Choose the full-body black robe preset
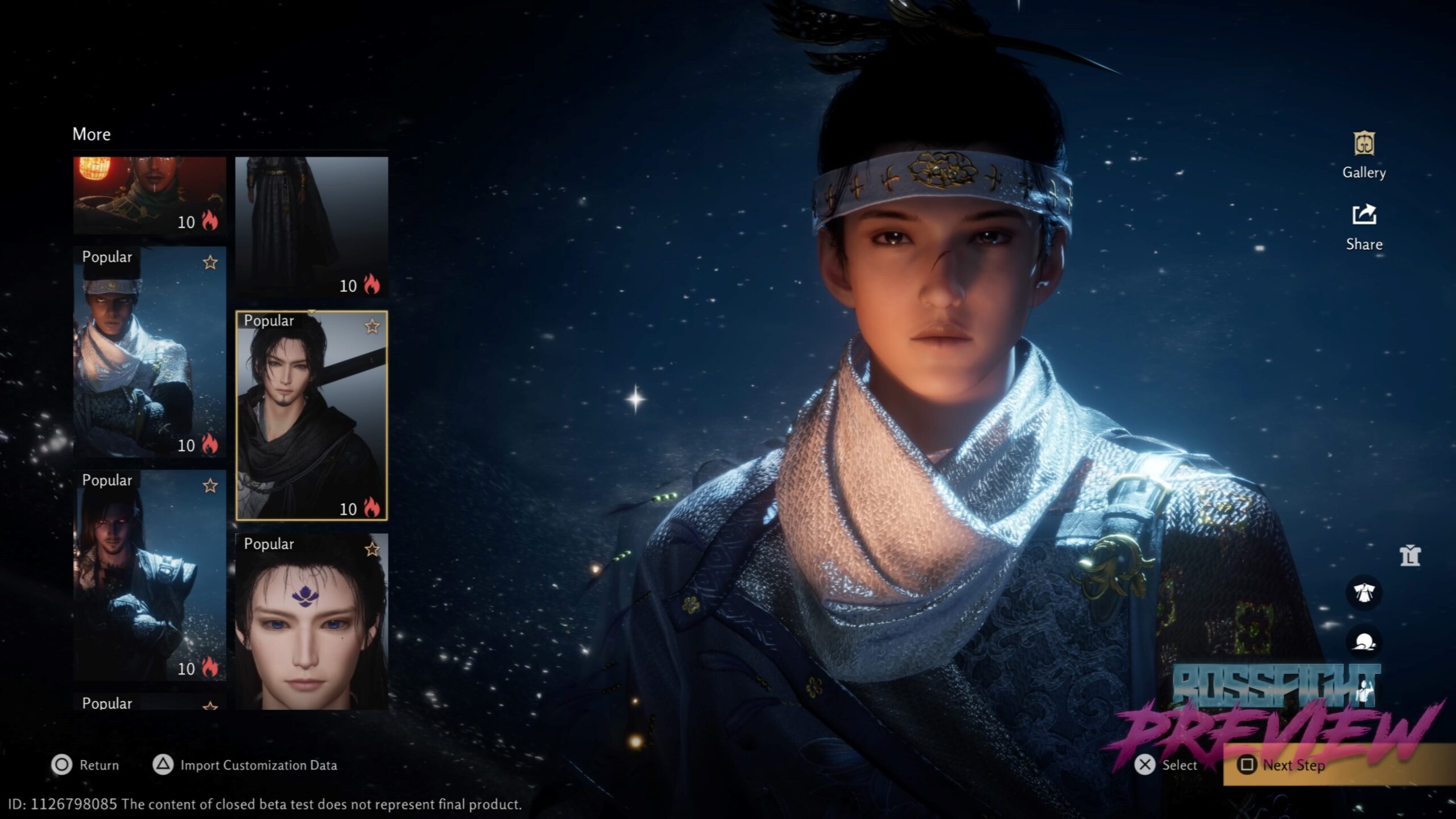The image size is (1456, 819). (x=311, y=226)
